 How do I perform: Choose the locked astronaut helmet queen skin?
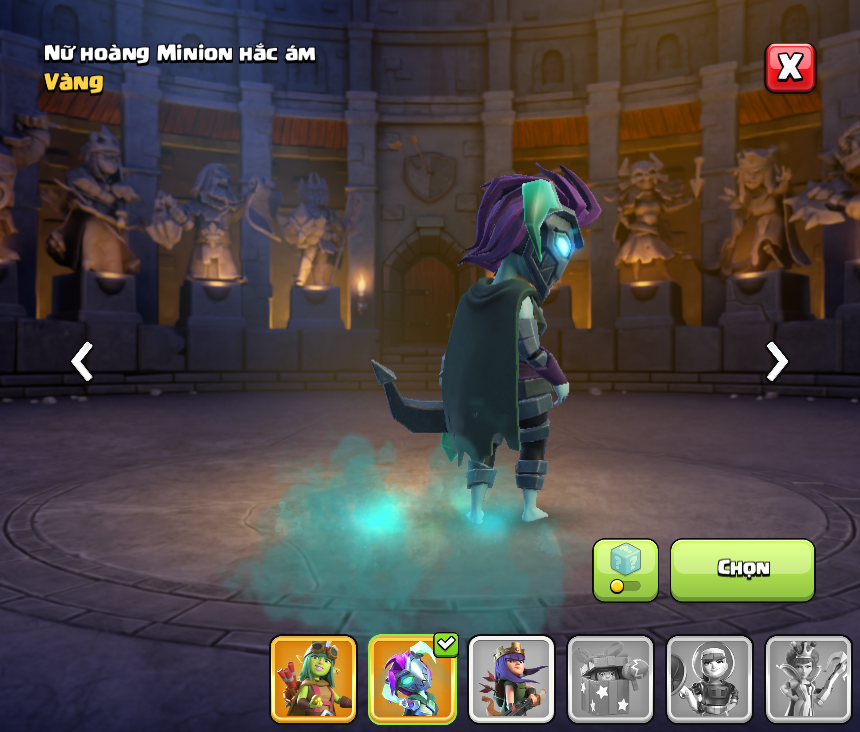click(709, 679)
